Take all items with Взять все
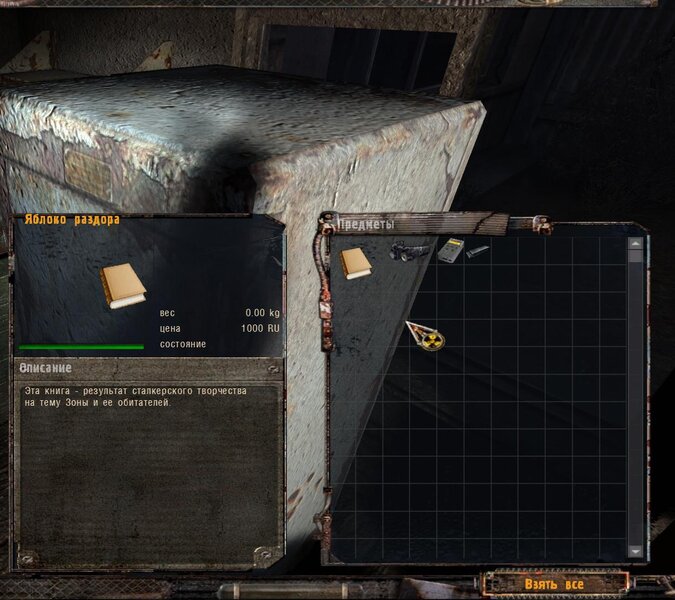 pyautogui.click(x=553, y=583)
